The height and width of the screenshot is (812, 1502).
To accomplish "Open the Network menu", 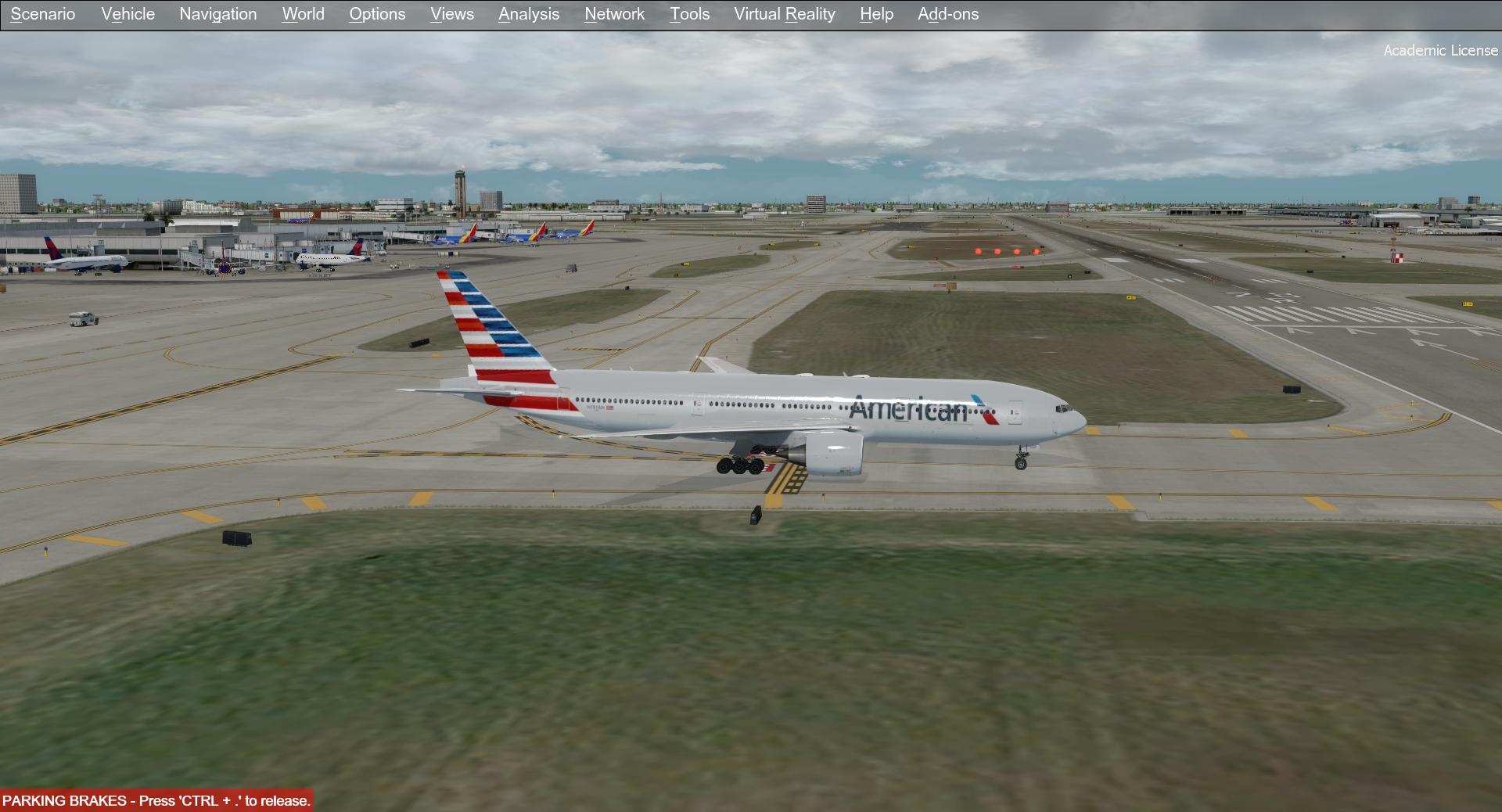I will click(x=613, y=14).
